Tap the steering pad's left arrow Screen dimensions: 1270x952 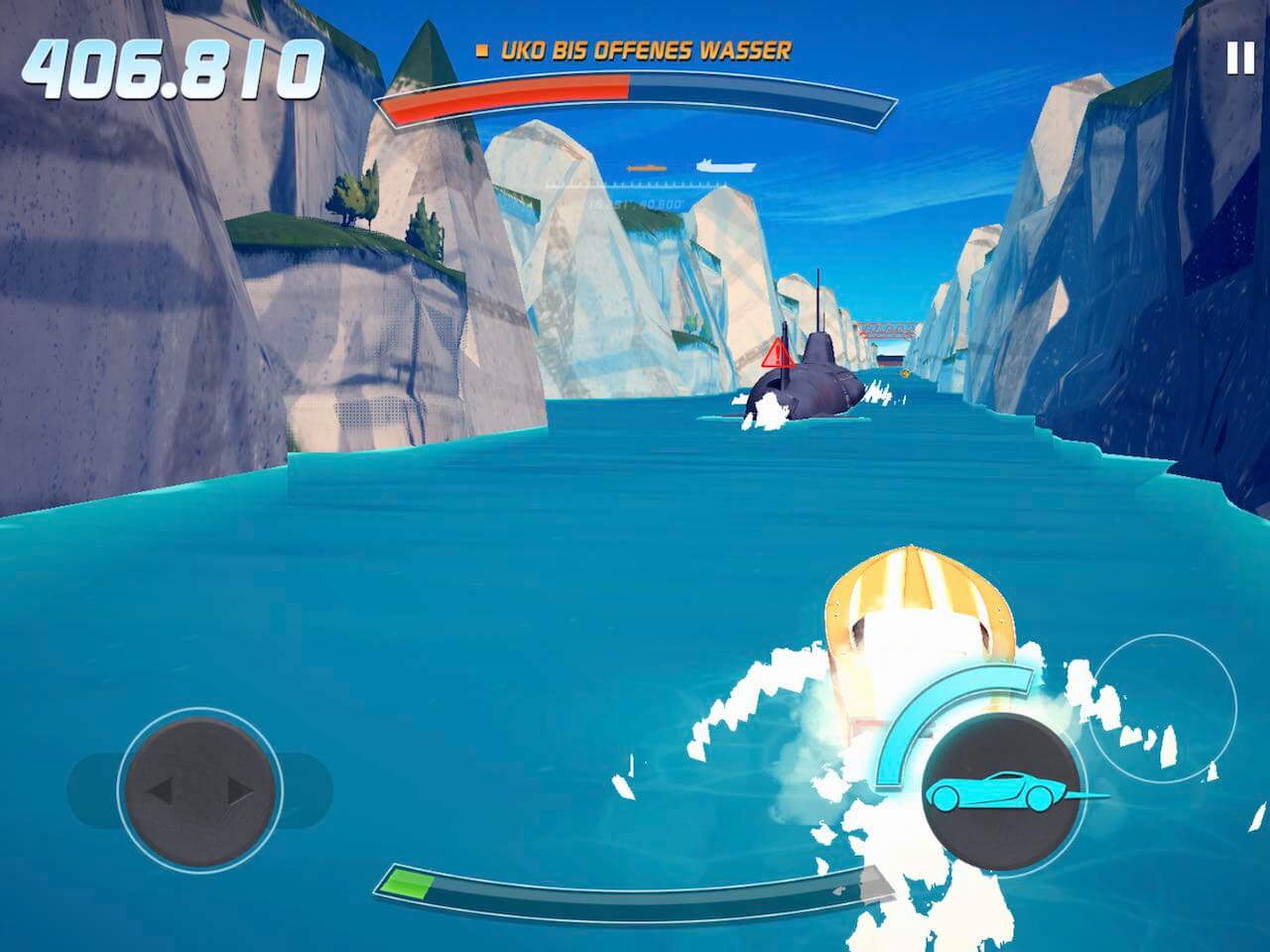[161, 790]
